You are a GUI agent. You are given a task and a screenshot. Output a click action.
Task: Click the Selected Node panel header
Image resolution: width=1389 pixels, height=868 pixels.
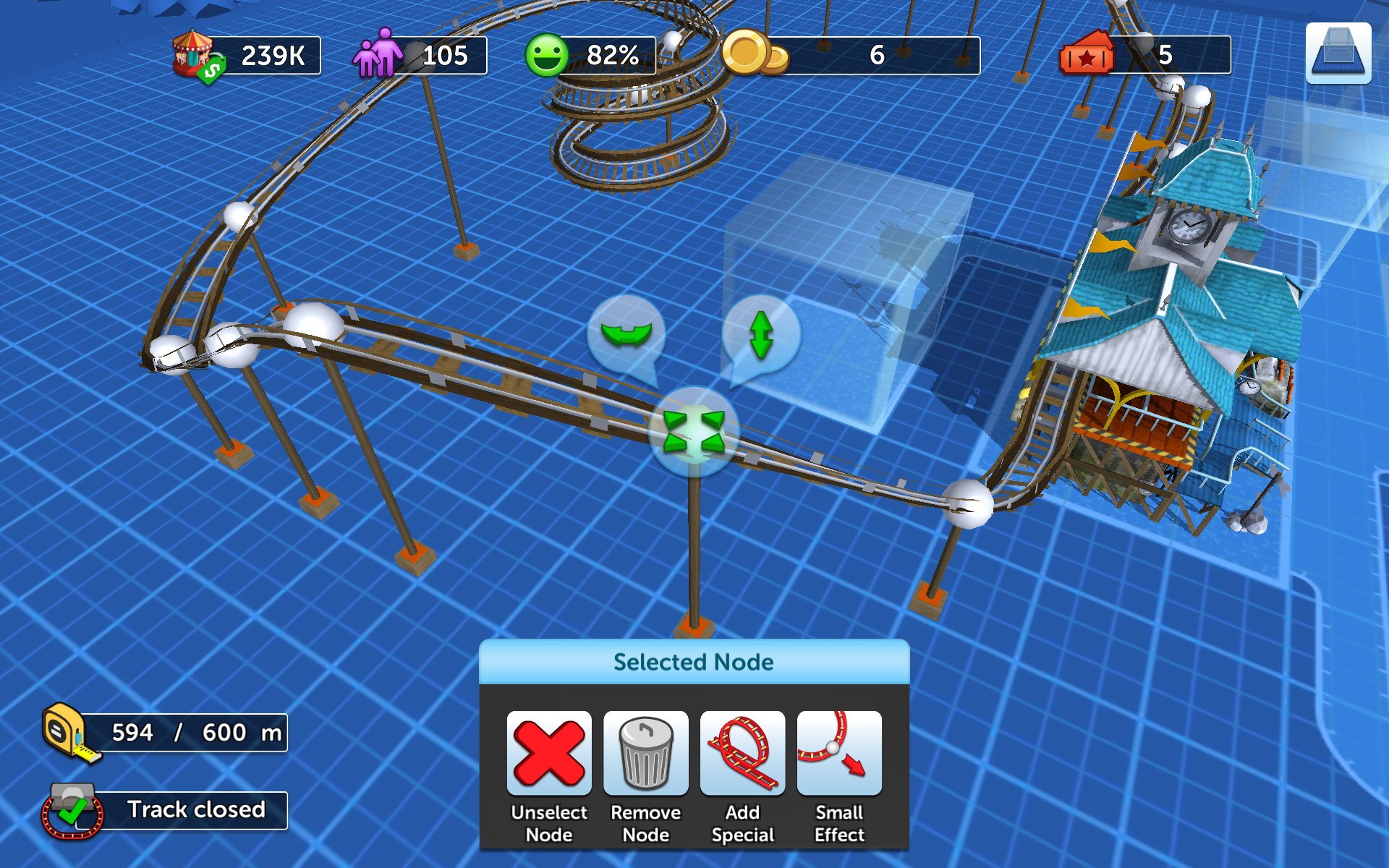pos(693,661)
